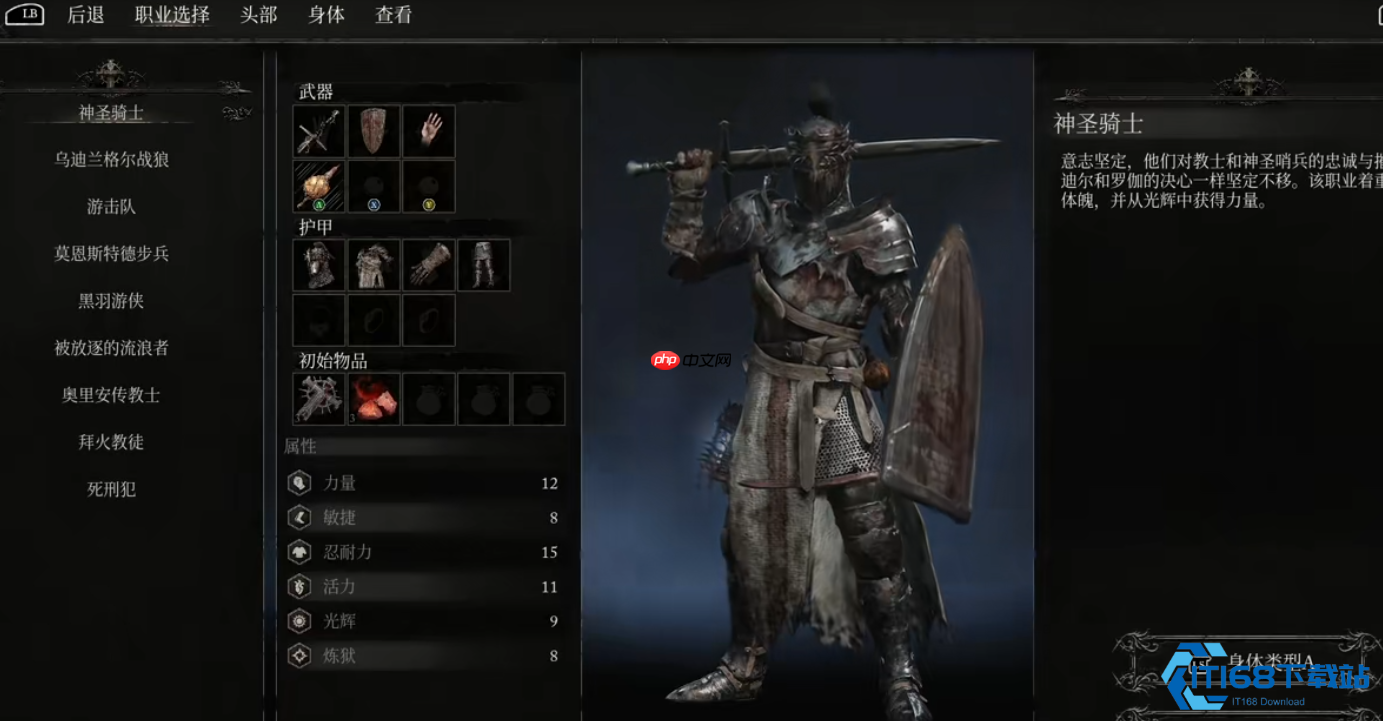This screenshot has width=1383, height=721.
Task: Choose the 黑羽游侠 class
Action: [x=111, y=301]
